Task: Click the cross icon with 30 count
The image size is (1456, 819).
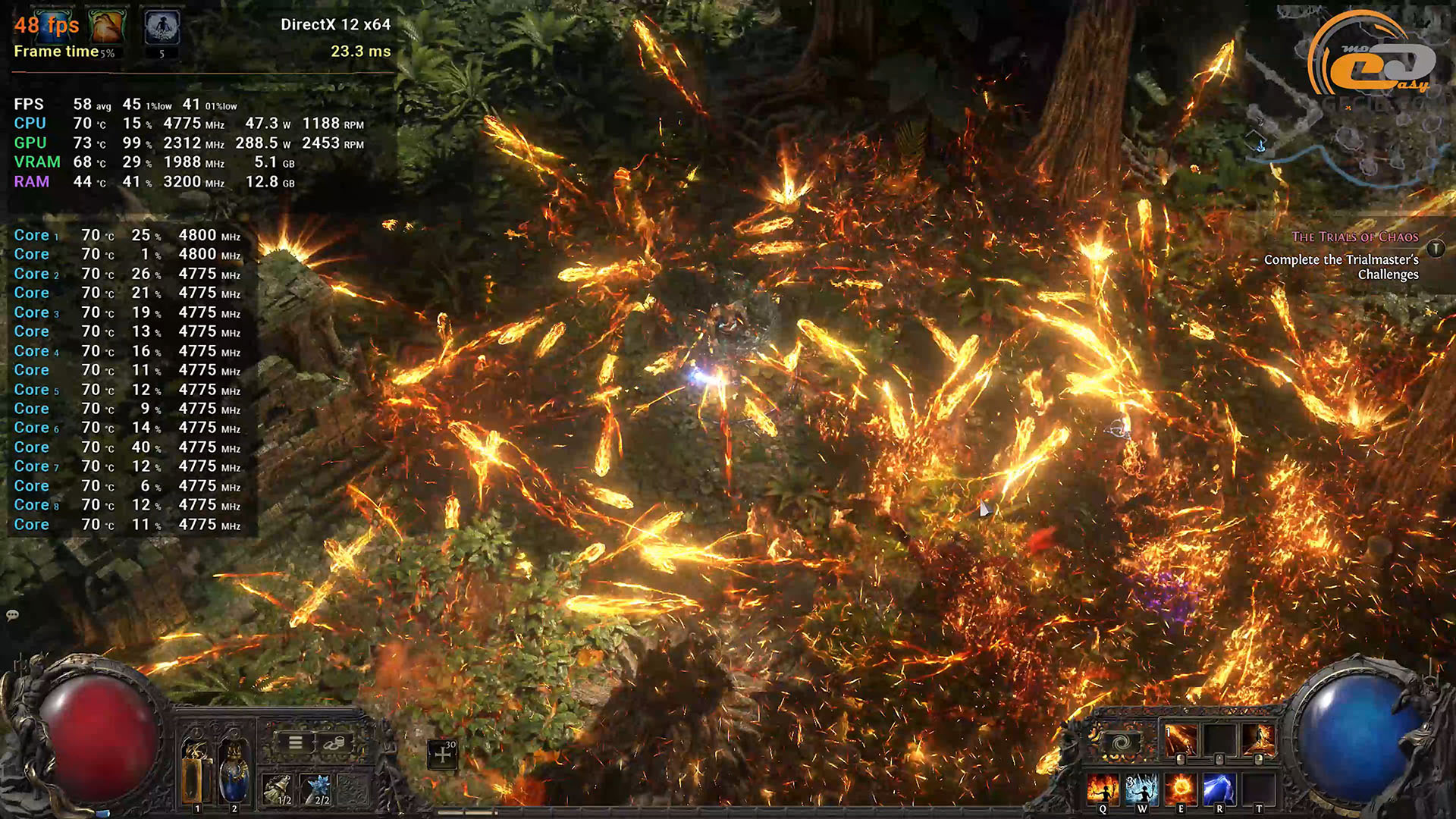Action: coord(442,755)
